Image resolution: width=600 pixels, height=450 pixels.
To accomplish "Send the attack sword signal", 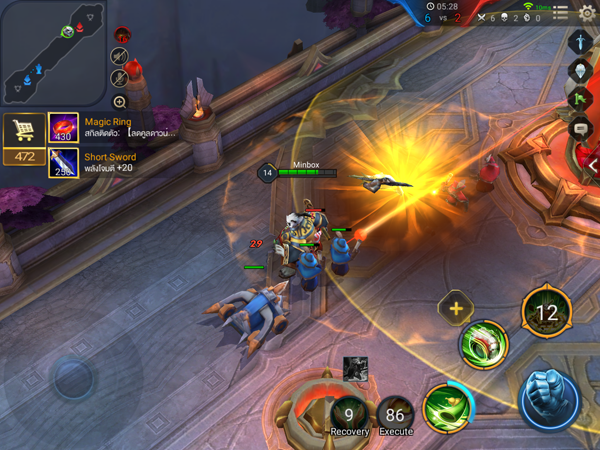I will coord(582,42).
